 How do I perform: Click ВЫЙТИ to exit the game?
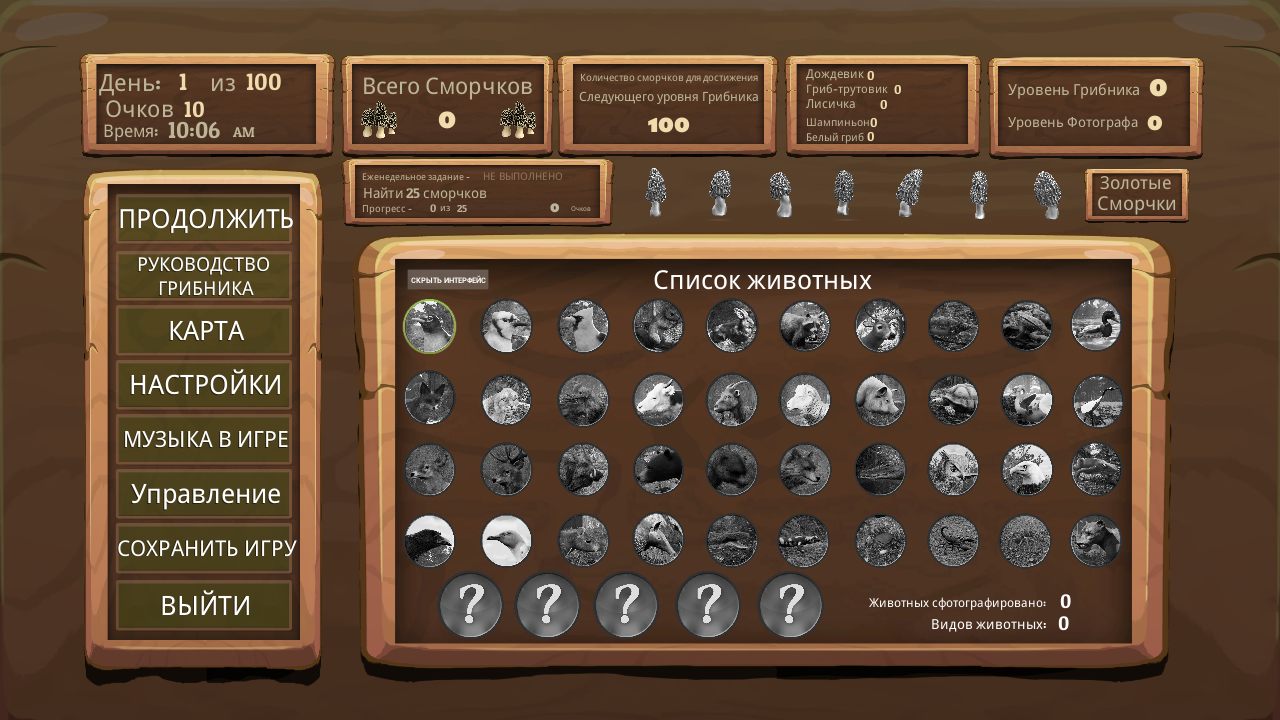coord(205,605)
